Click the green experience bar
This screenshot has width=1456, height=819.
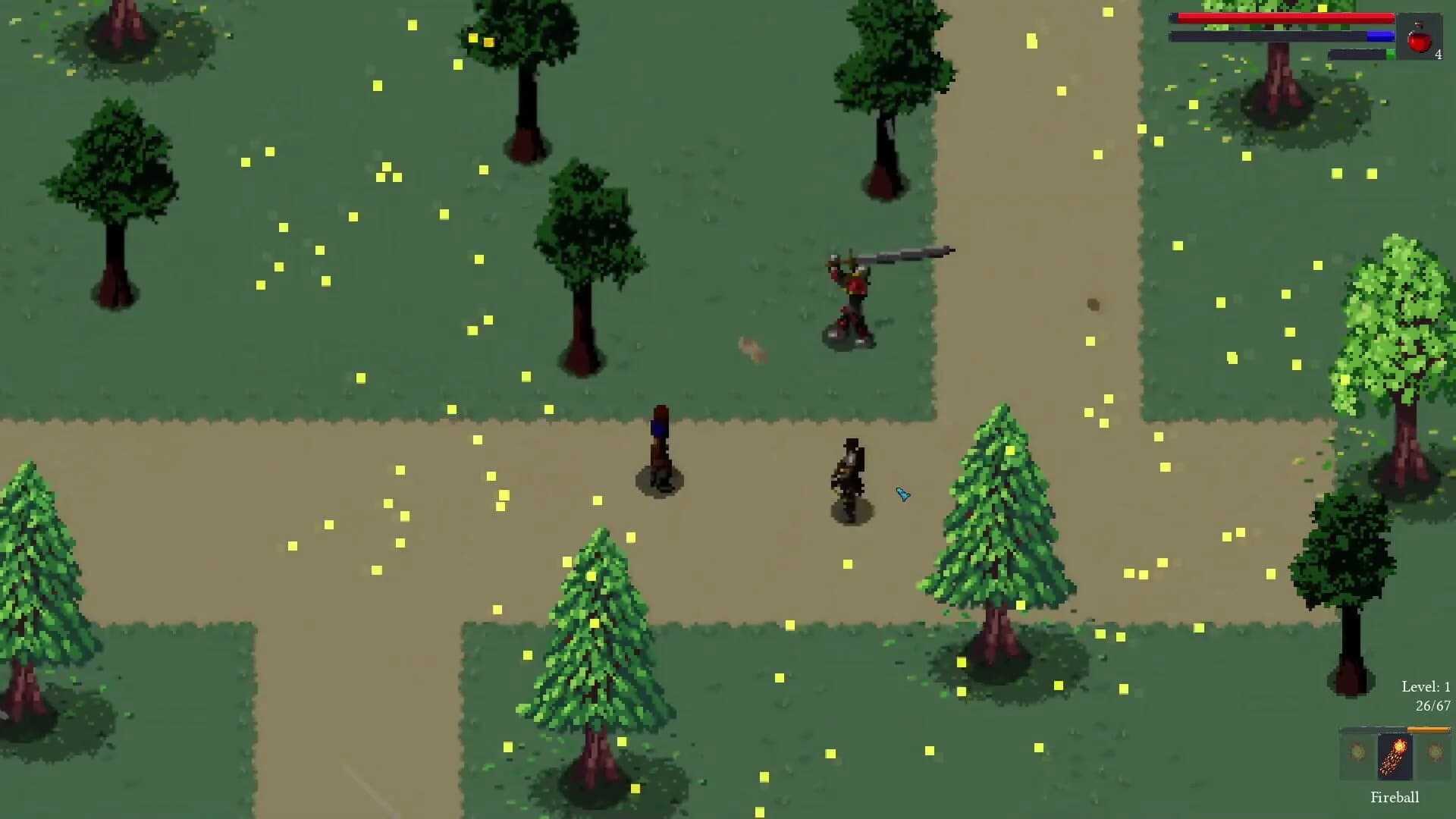(x=1392, y=53)
